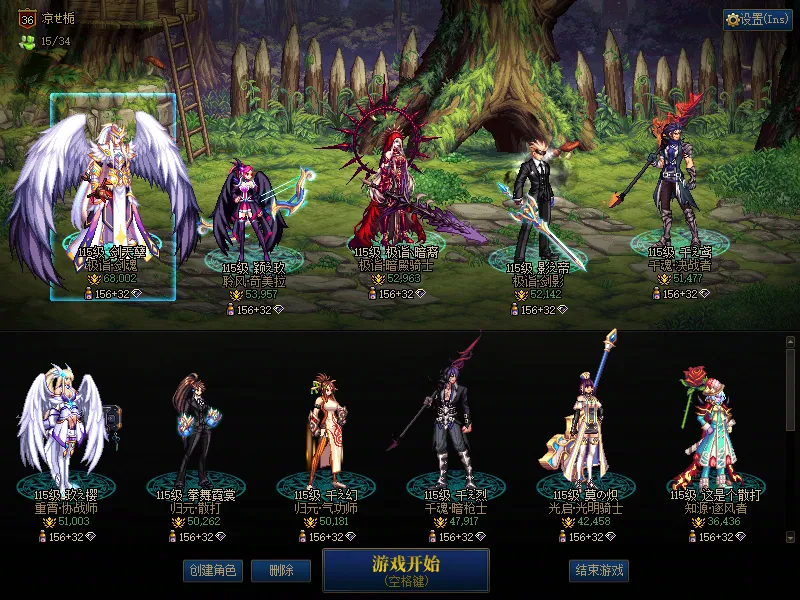Delete character with the 删除 button
The width and height of the screenshot is (800, 600).
pos(280,570)
